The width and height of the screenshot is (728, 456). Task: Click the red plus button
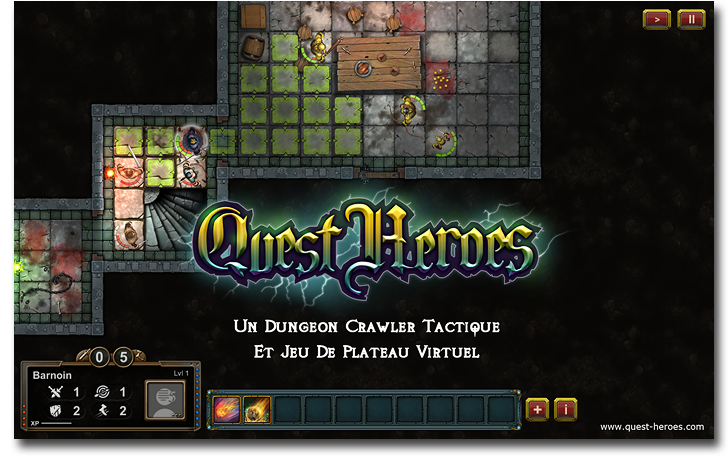tap(537, 409)
